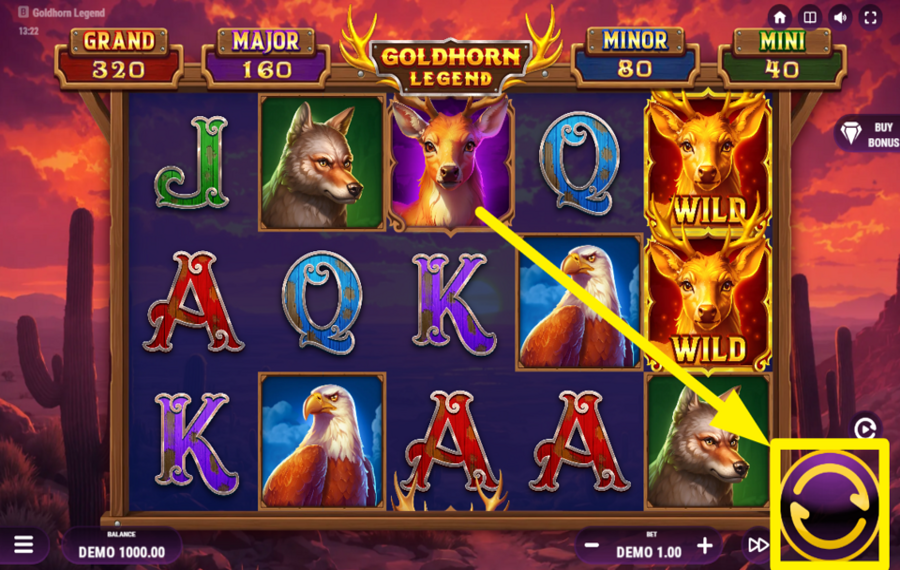The height and width of the screenshot is (570, 900).
Task: Increase the bet with the plus button
Action: coord(705,546)
